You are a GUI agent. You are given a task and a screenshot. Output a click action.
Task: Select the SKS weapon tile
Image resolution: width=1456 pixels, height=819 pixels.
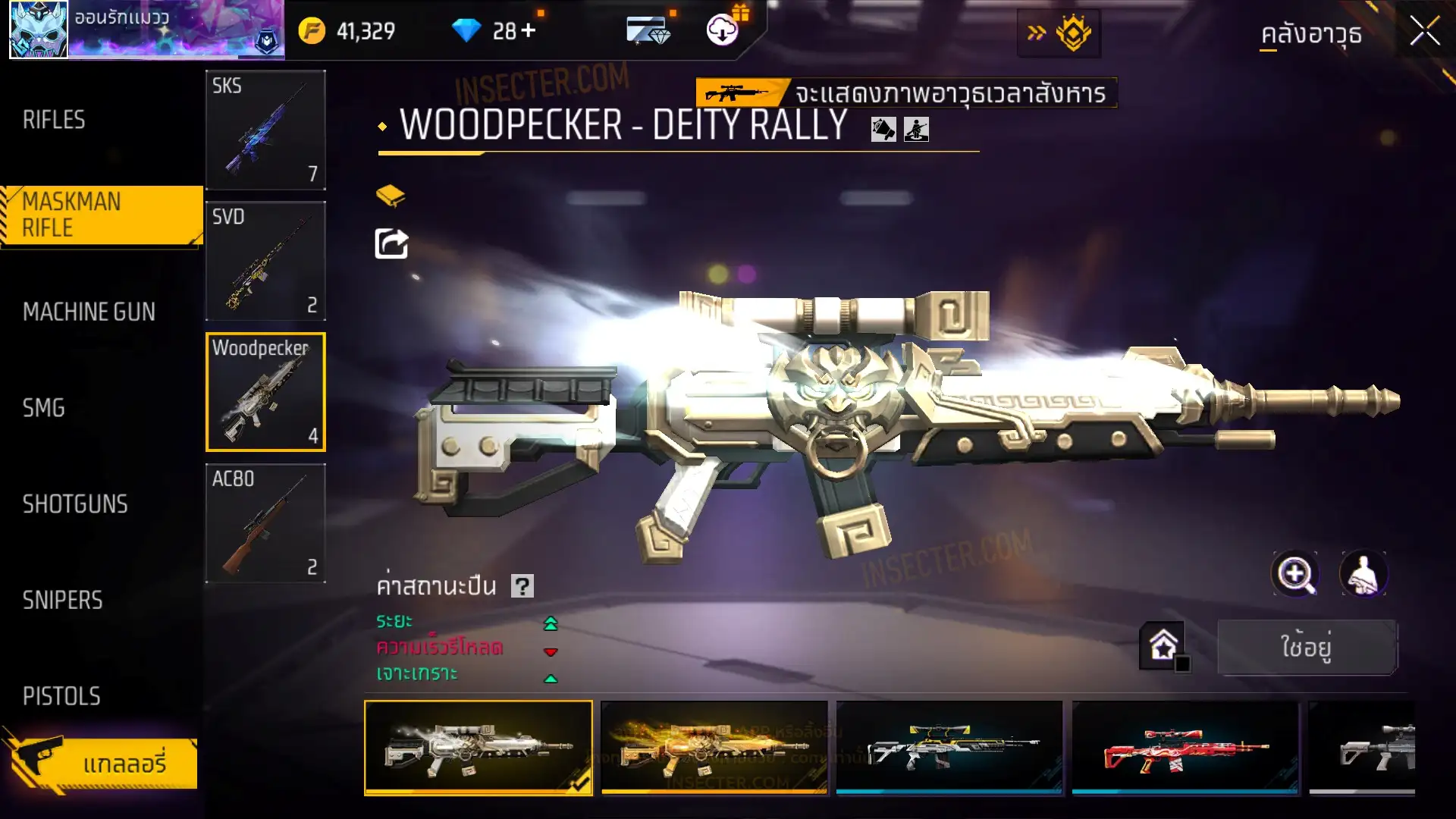coord(265,130)
